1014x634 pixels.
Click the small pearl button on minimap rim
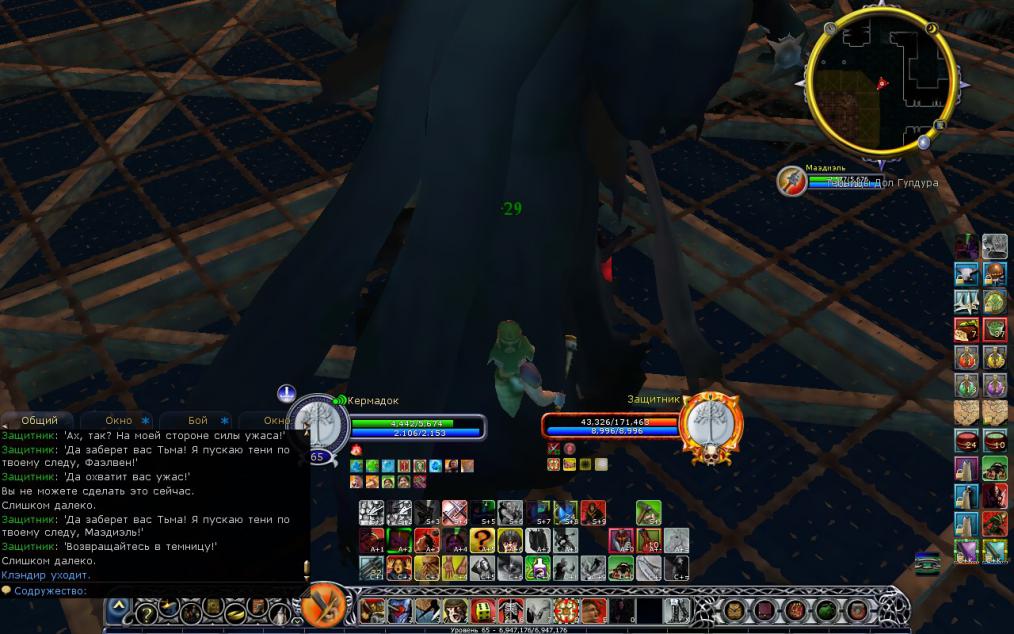pos(924,143)
